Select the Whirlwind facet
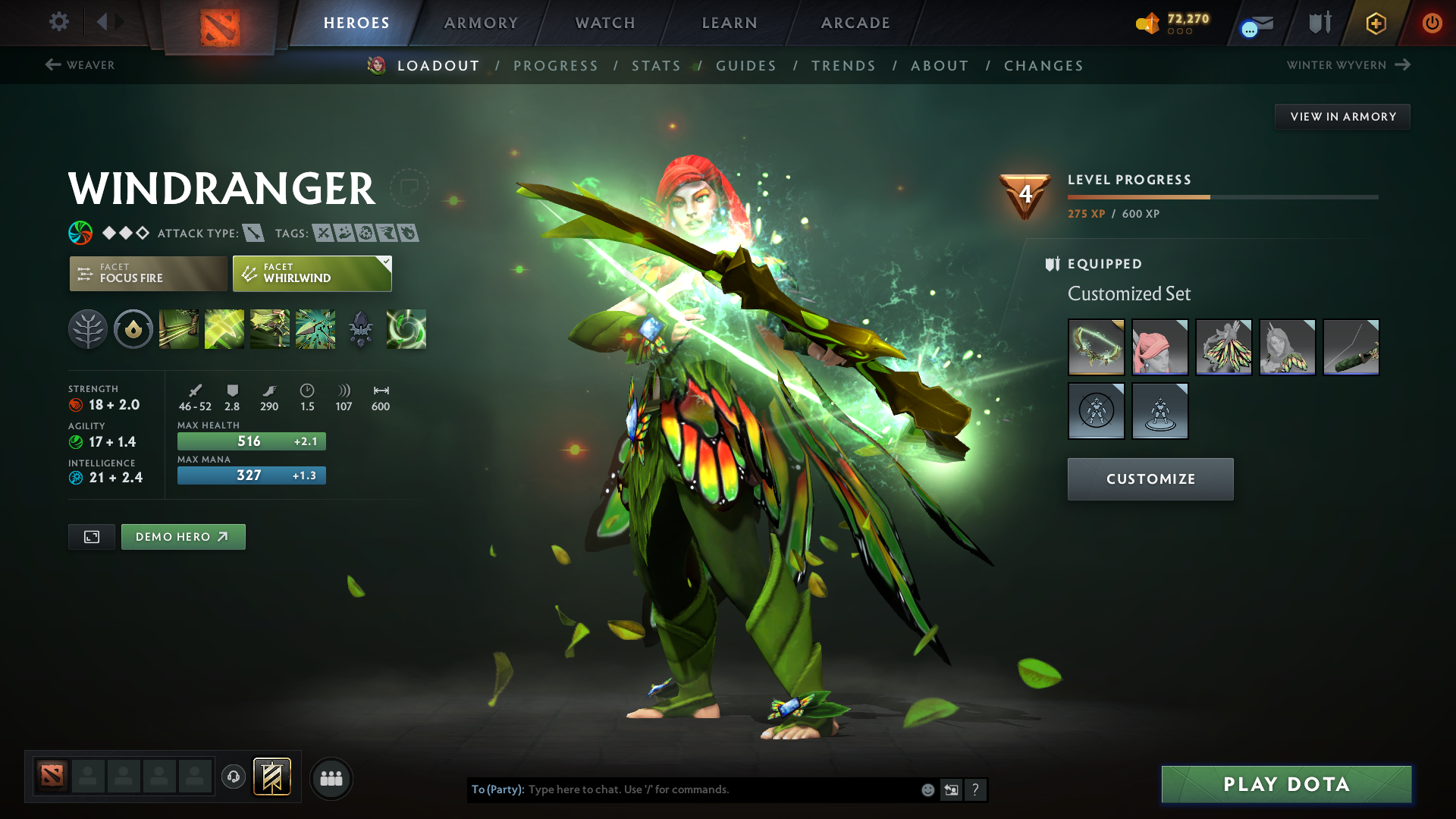1456x819 pixels. pos(311,273)
